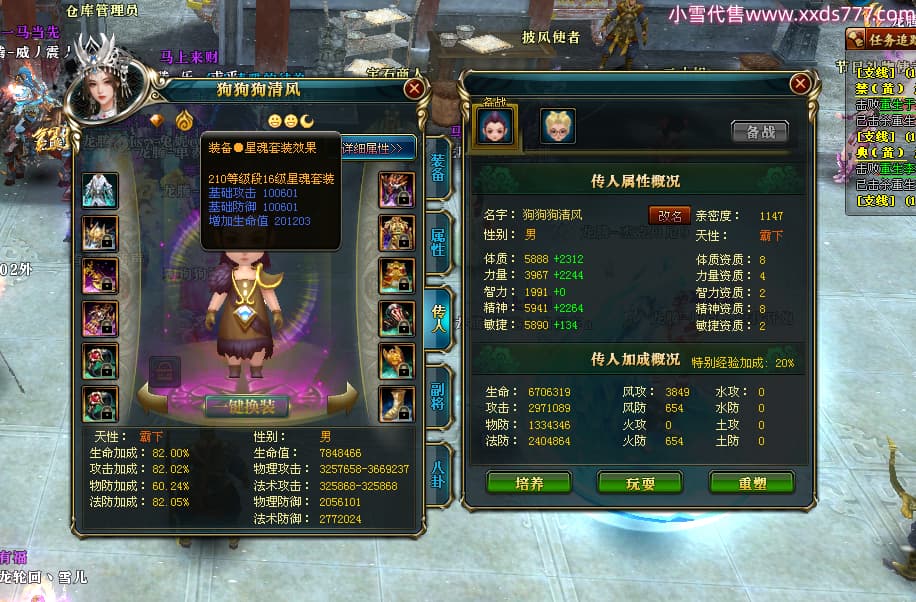Rename successor with the 改名 button
The image size is (916, 602).
pyautogui.click(x=669, y=215)
